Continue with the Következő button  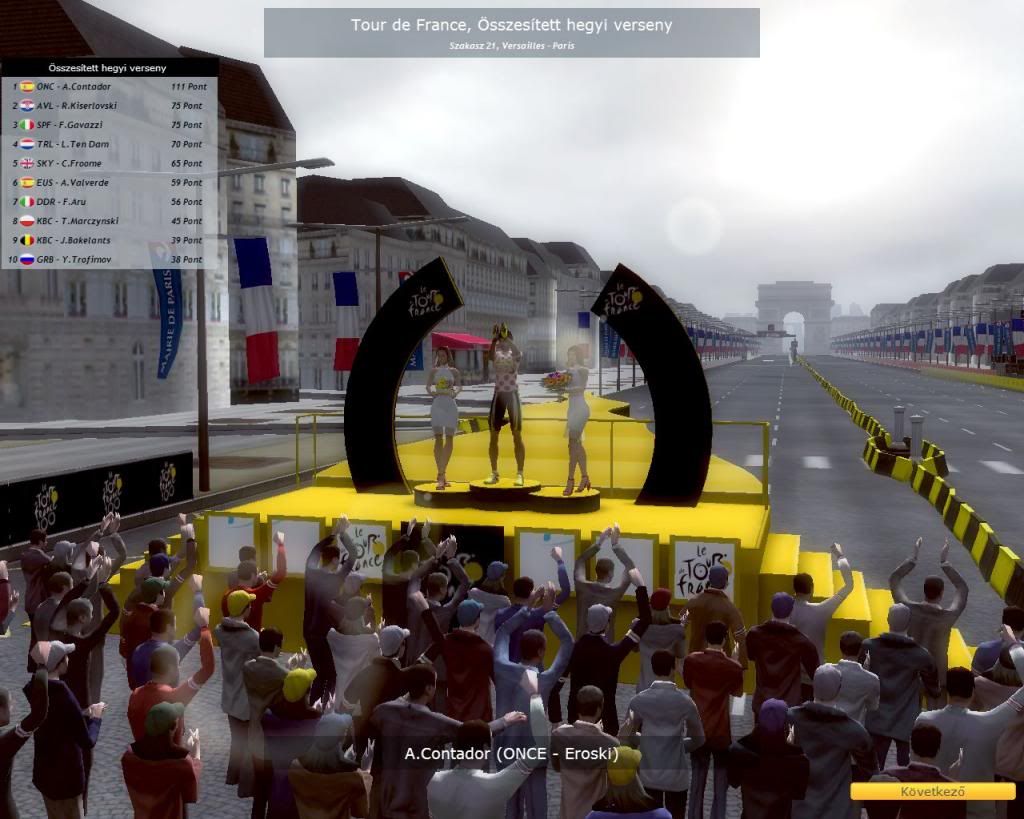pos(932,791)
